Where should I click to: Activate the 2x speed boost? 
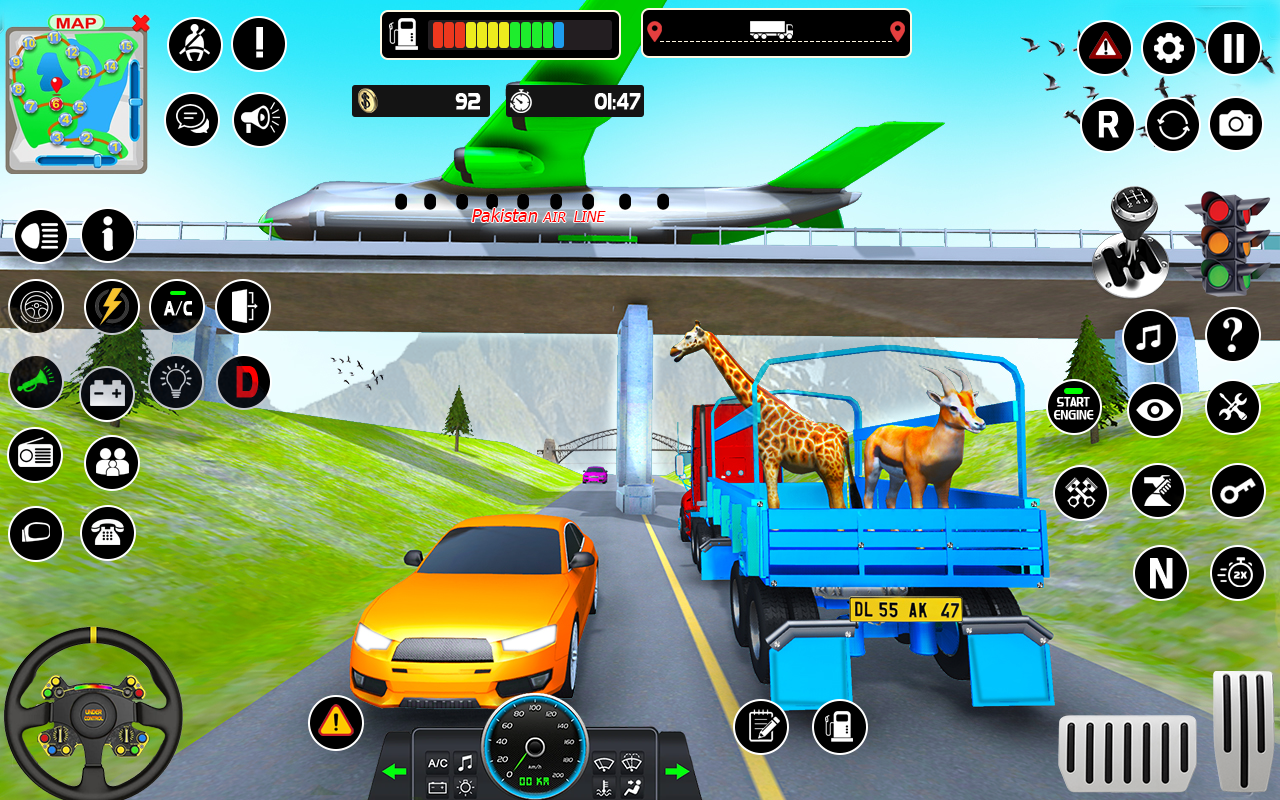(x=1238, y=574)
